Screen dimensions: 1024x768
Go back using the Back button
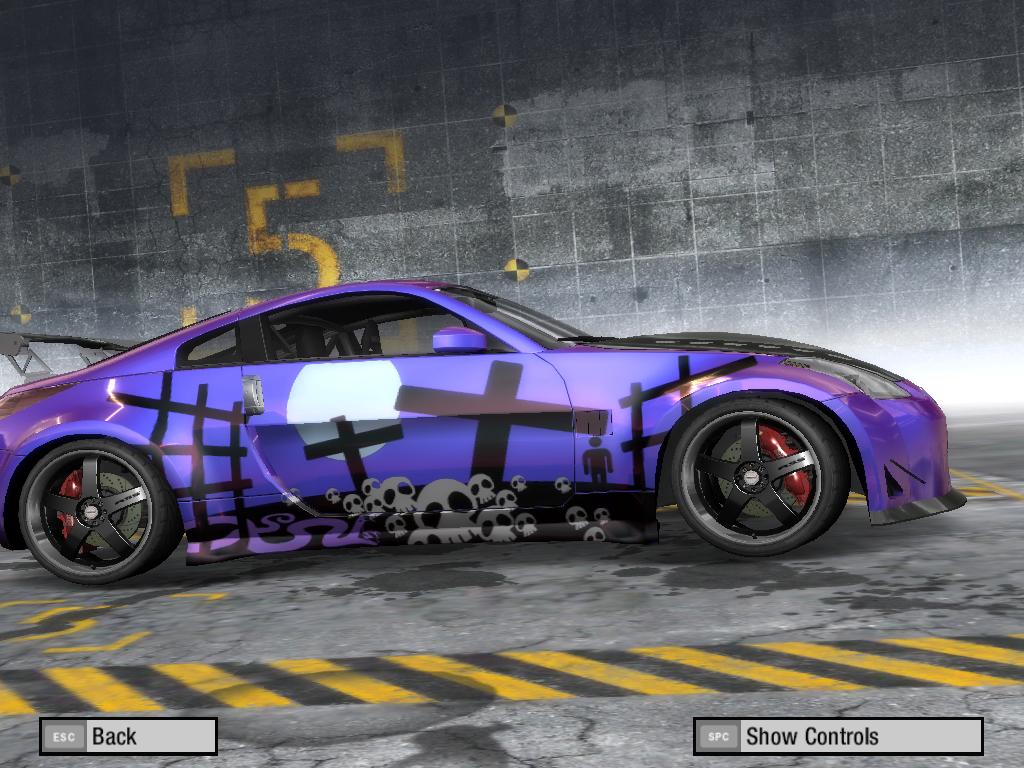pos(128,736)
